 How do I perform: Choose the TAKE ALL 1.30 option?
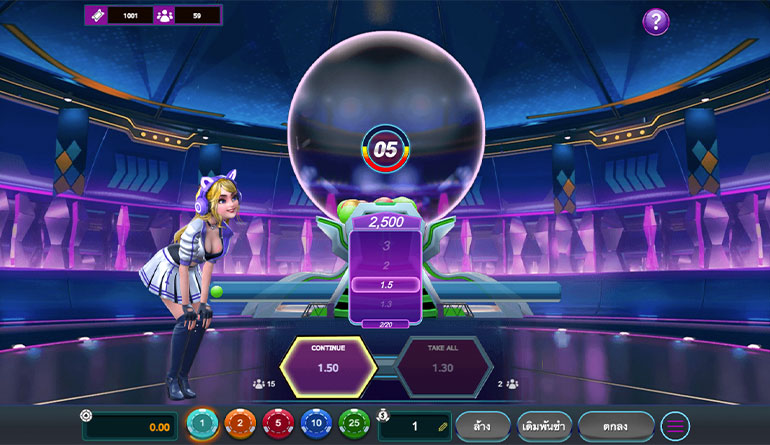click(x=444, y=366)
